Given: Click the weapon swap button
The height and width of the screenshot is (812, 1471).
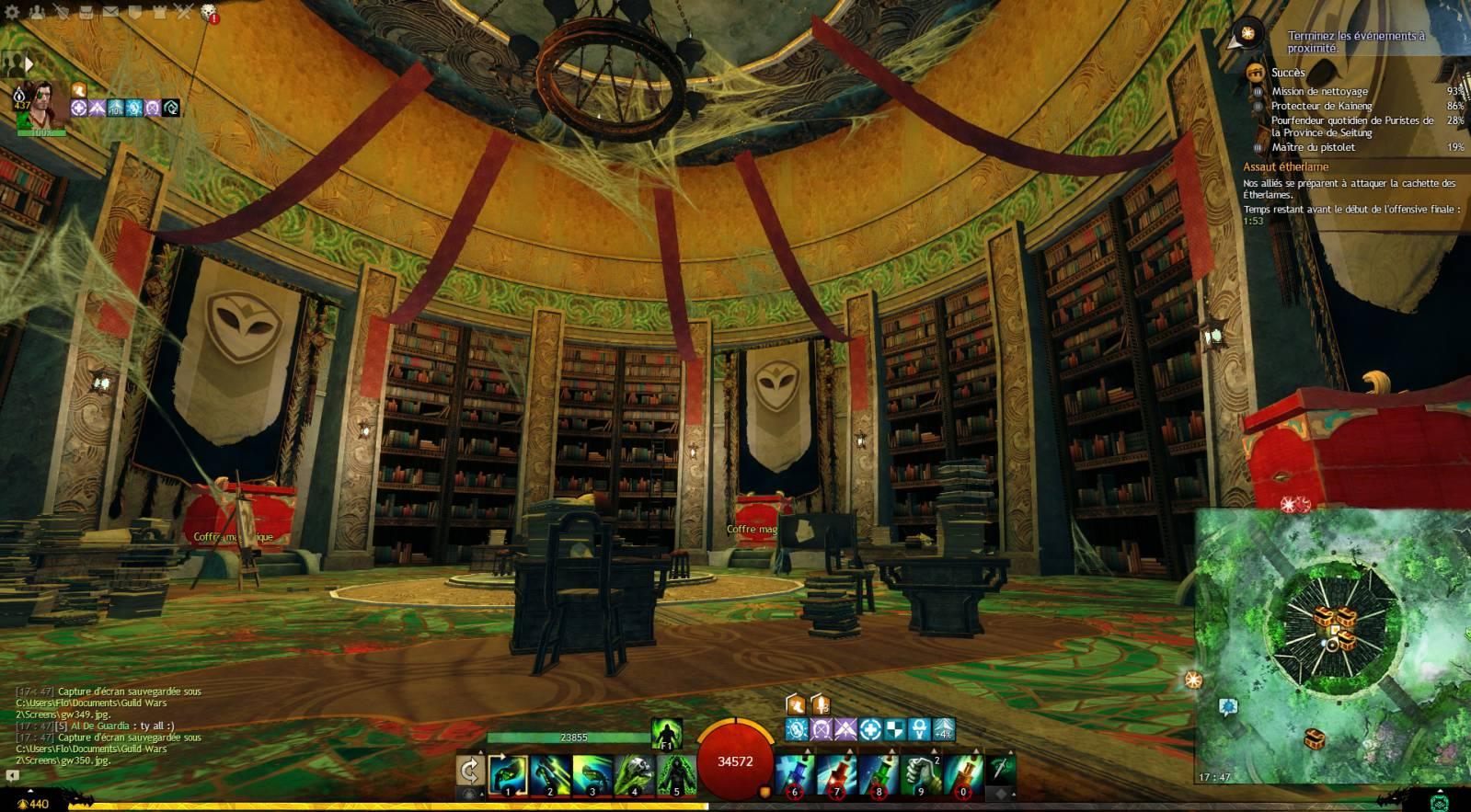Looking at the screenshot, I should coord(470,772).
